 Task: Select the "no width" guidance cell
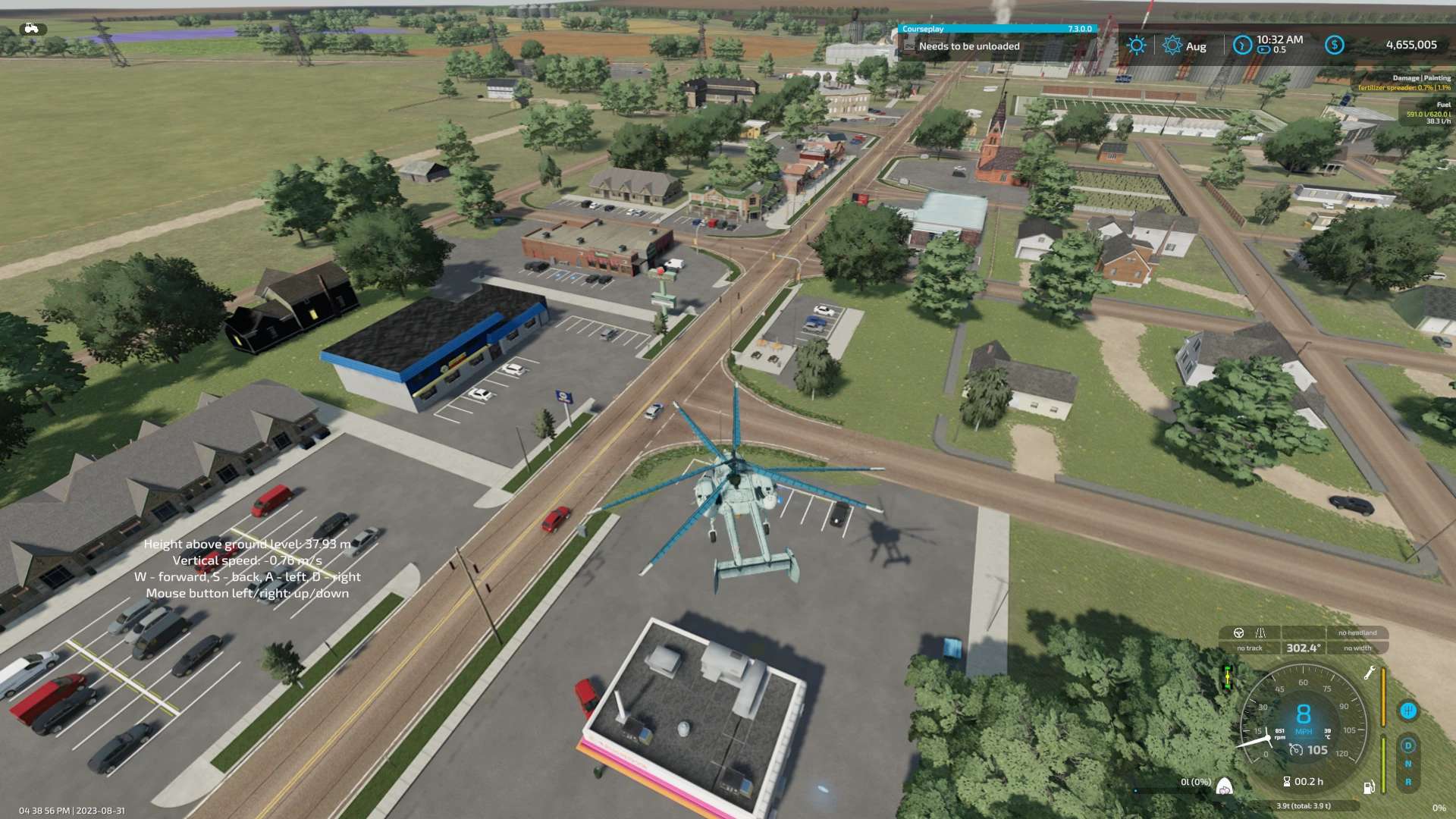pos(1357,648)
